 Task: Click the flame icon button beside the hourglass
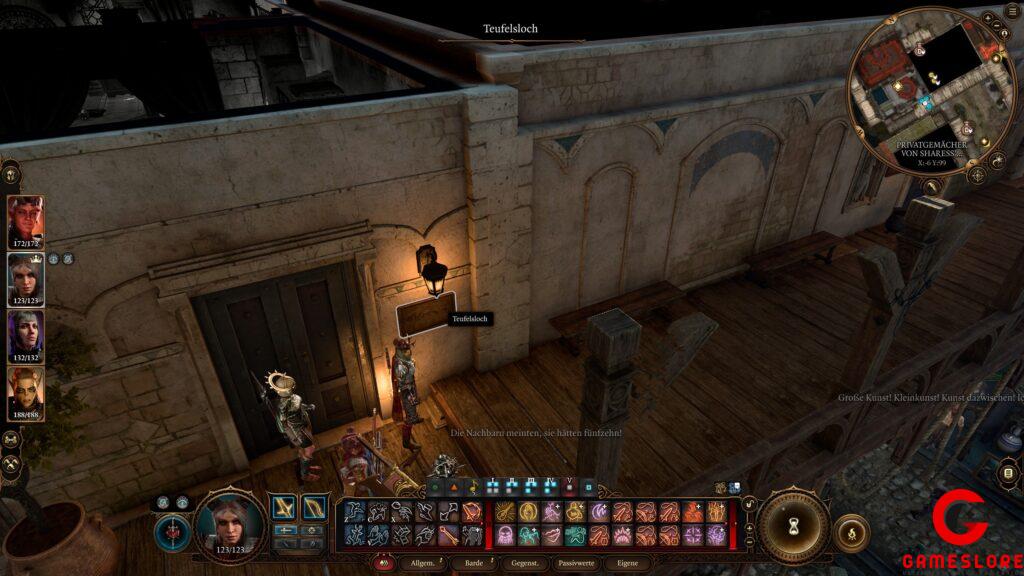(851, 530)
